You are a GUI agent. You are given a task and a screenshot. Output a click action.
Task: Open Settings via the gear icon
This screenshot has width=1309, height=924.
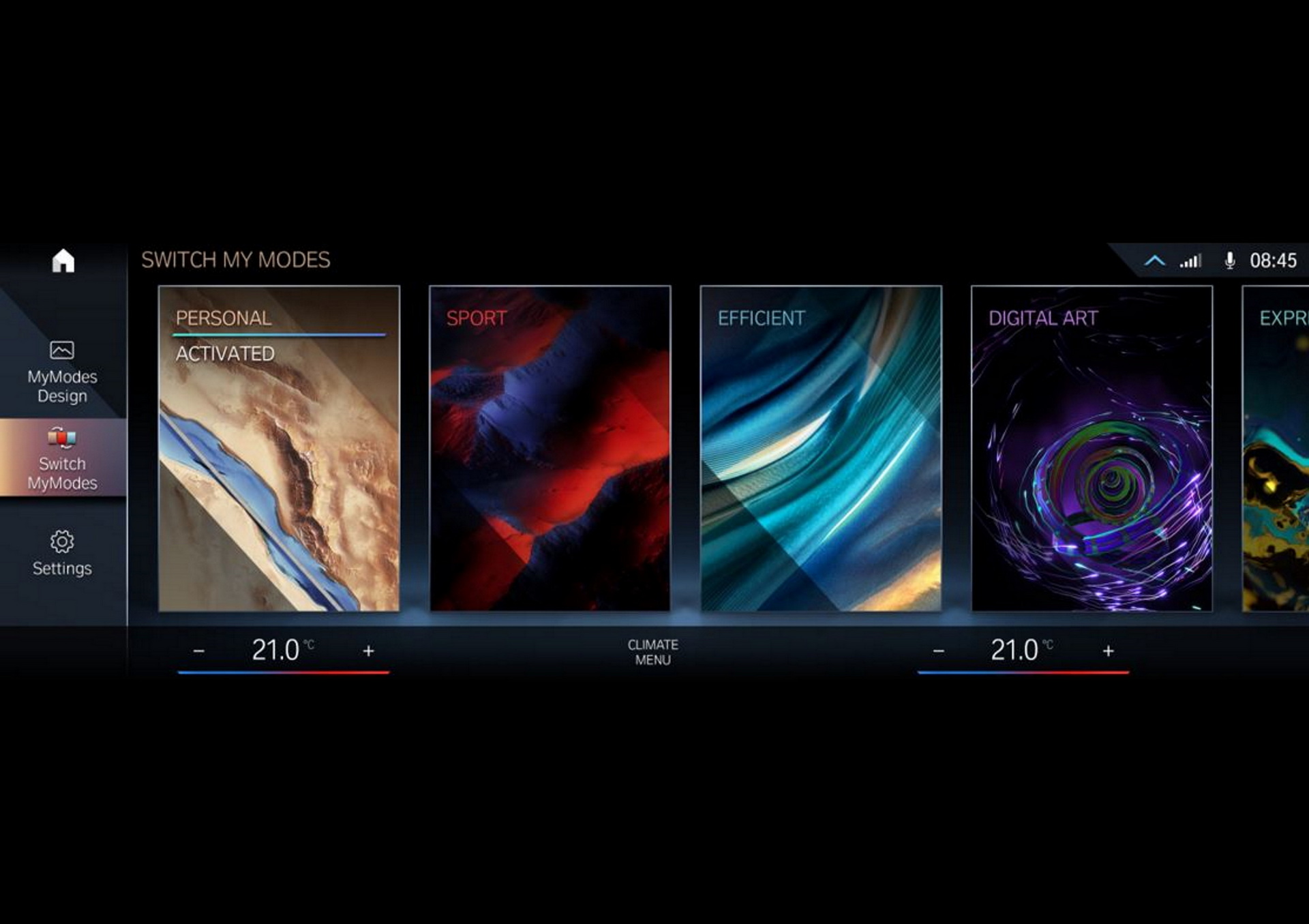click(x=62, y=539)
